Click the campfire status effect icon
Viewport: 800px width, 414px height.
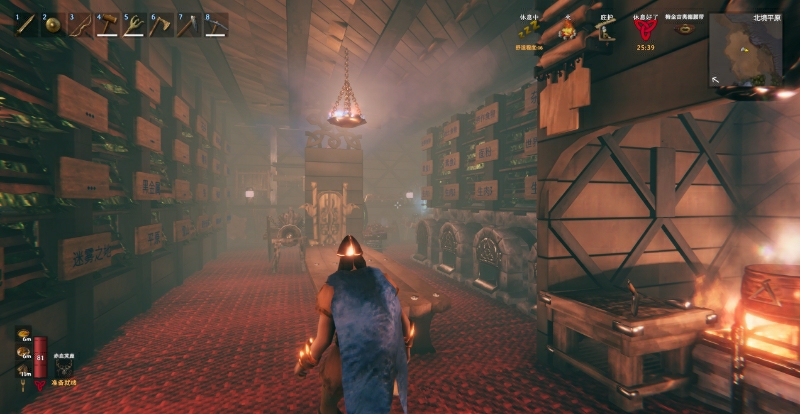568,30
